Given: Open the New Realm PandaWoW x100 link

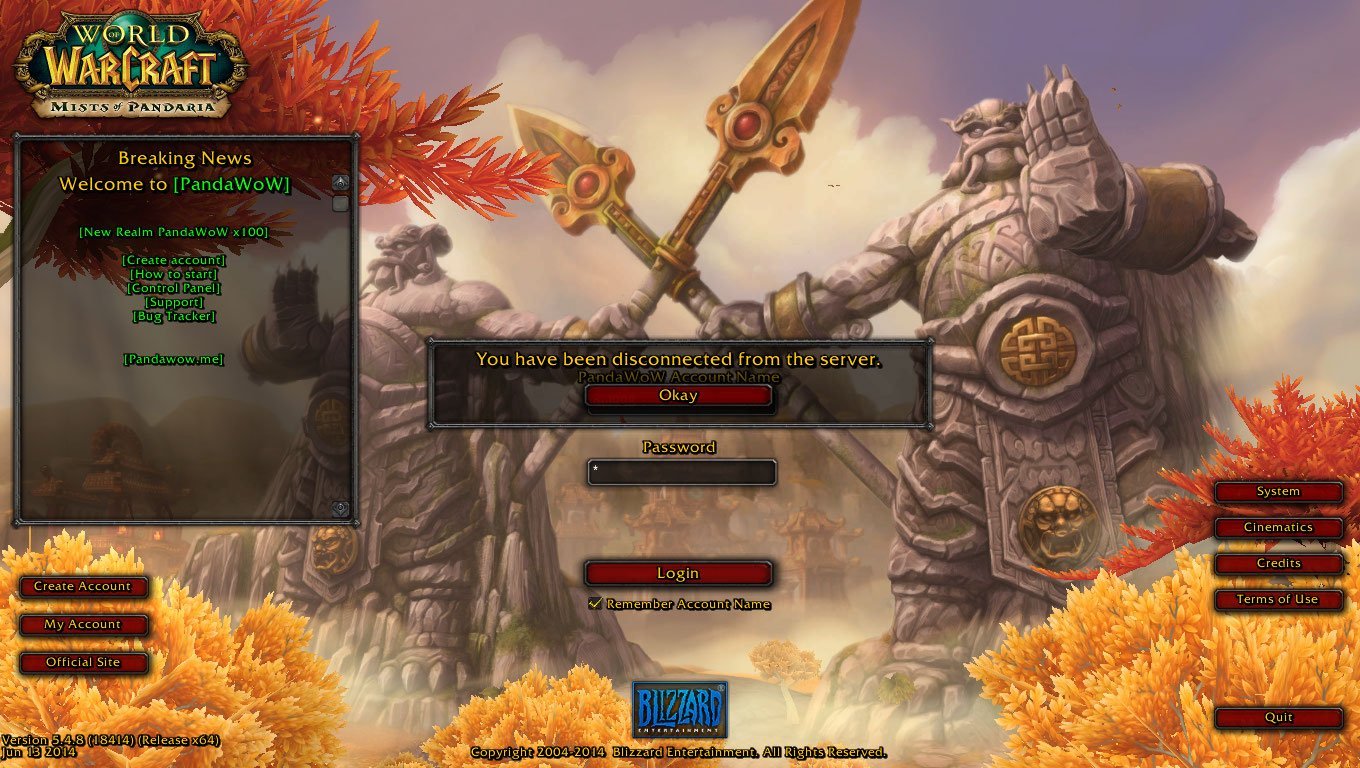Looking at the screenshot, I should (174, 232).
